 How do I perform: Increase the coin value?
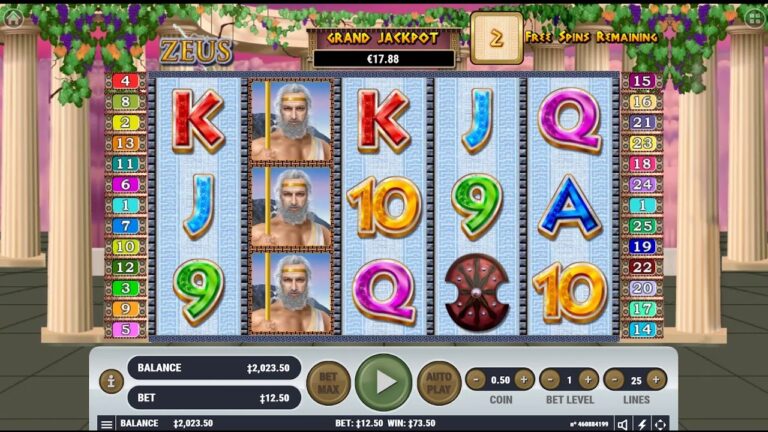(x=524, y=379)
